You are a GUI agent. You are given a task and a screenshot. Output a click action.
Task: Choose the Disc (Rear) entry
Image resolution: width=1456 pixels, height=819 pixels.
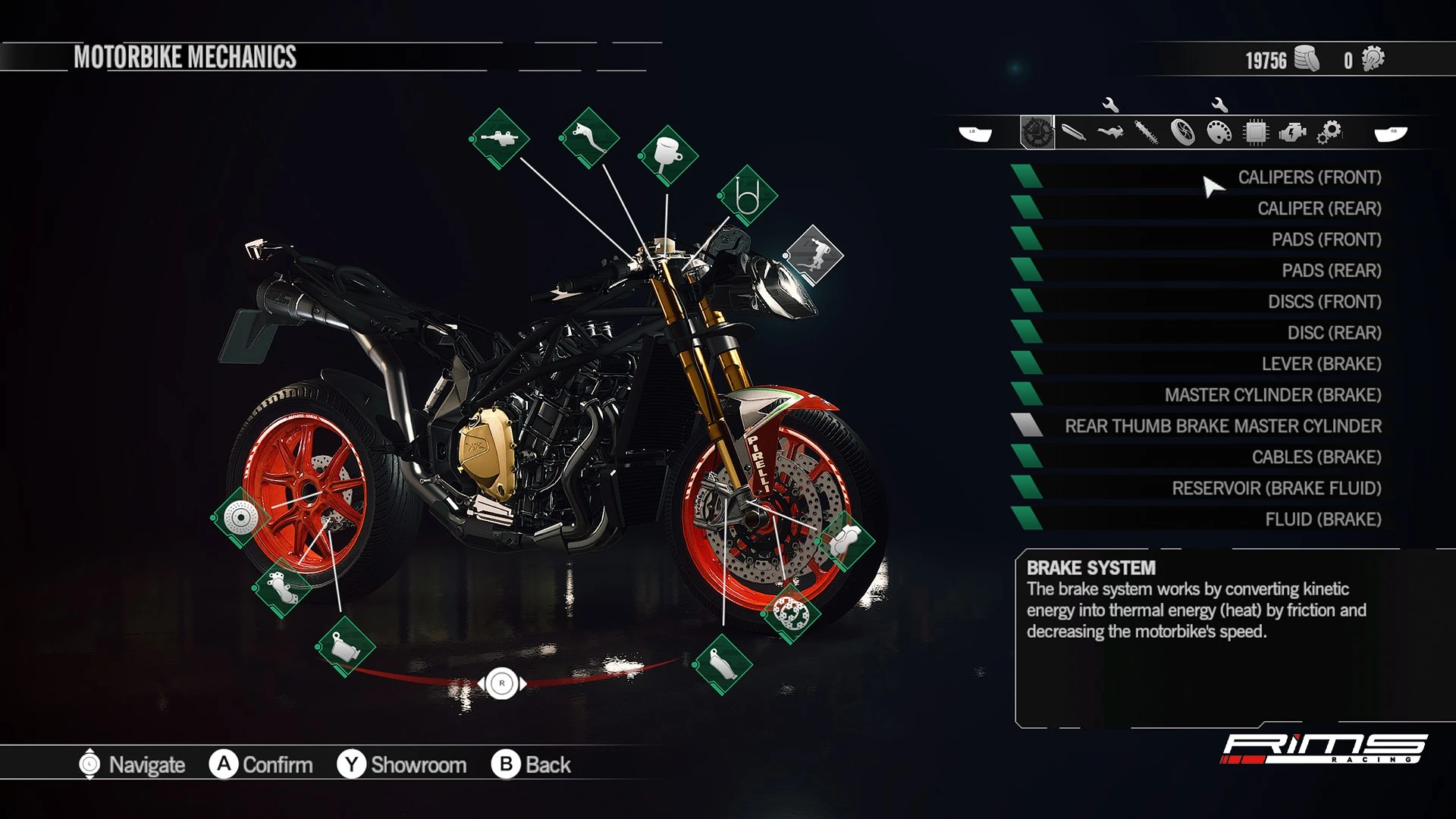pyautogui.click(x=1334, y=333)
